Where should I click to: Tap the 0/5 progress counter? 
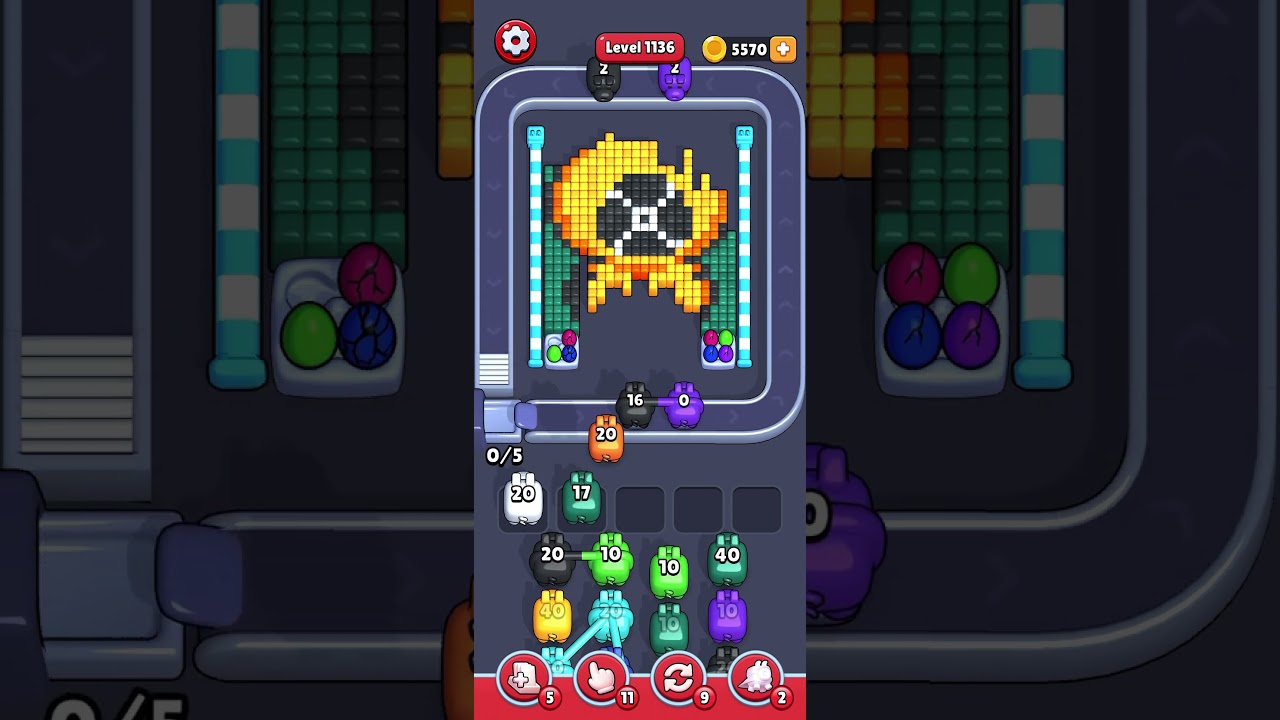coord(504,456)
